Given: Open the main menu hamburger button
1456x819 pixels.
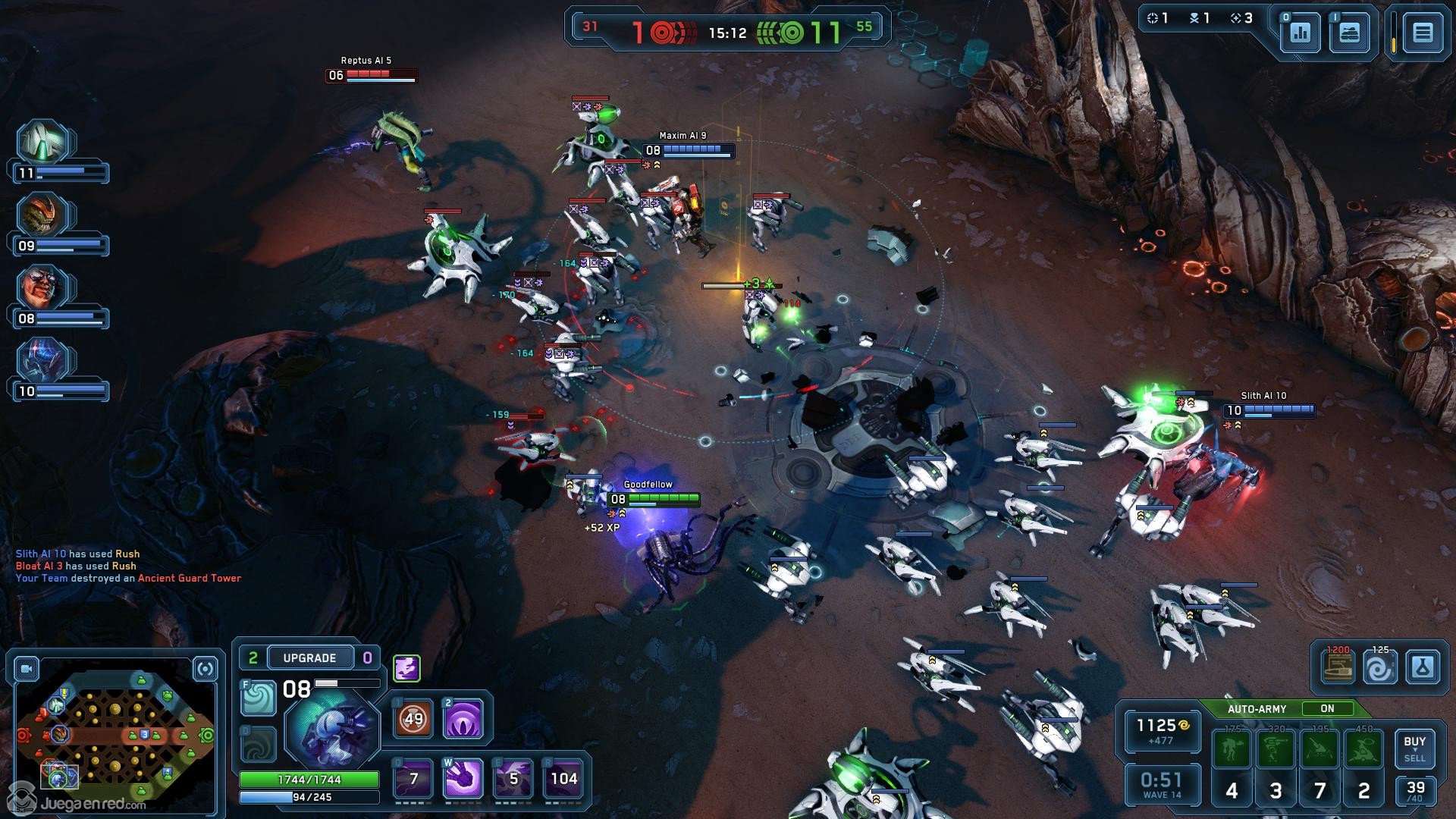Looking at the screenshot, I should click(1423, 33).
